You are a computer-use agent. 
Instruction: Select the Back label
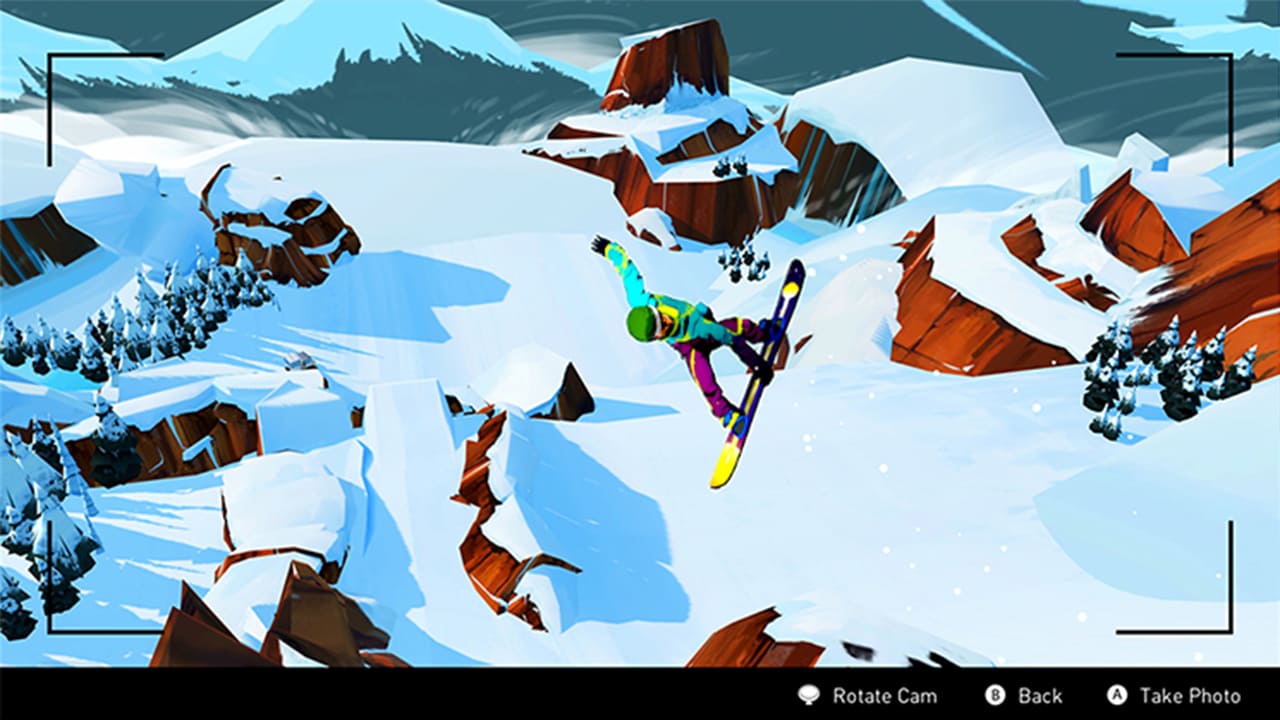(1039, 694)
